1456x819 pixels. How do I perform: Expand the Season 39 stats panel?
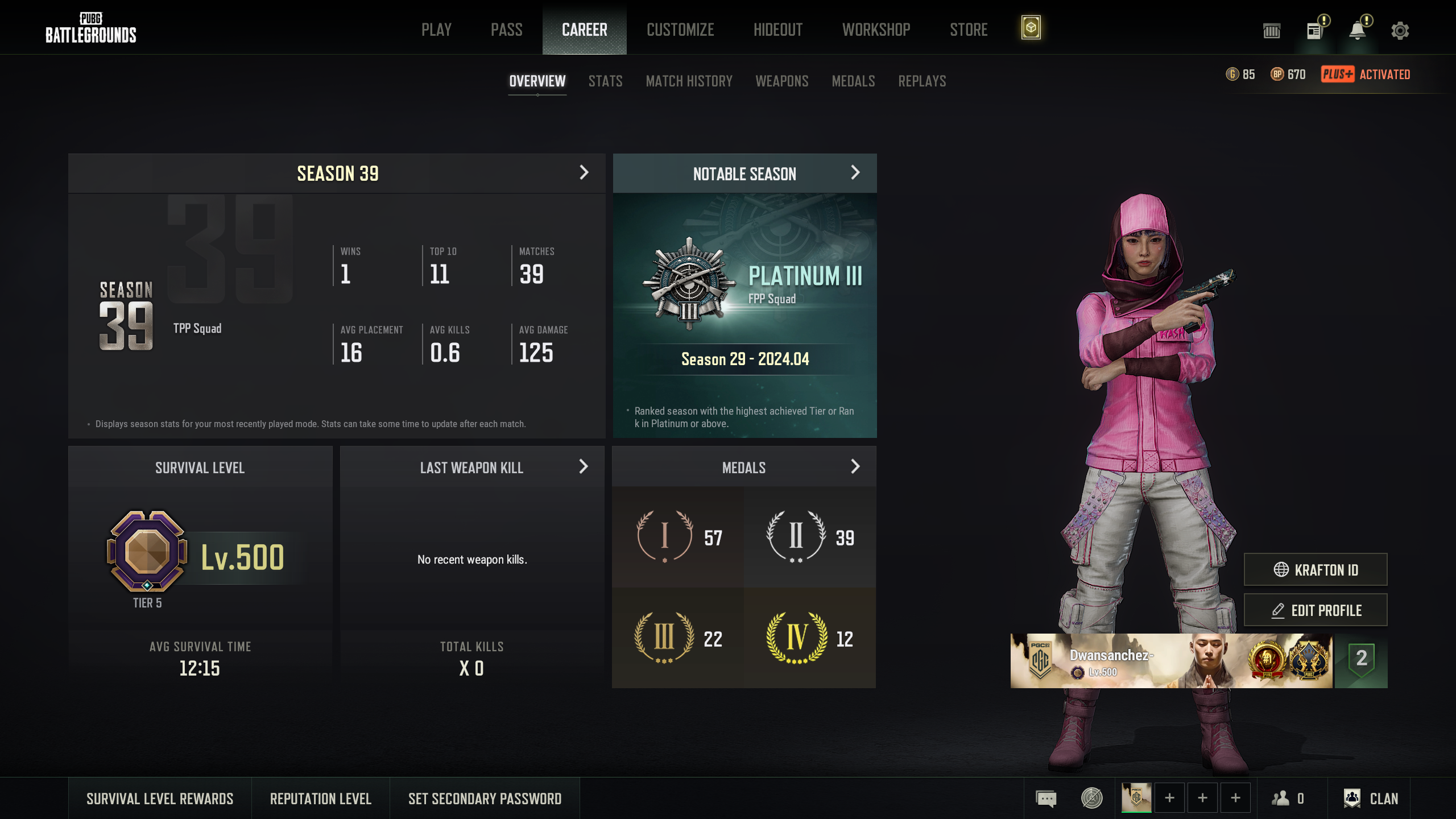pos(584,173)
